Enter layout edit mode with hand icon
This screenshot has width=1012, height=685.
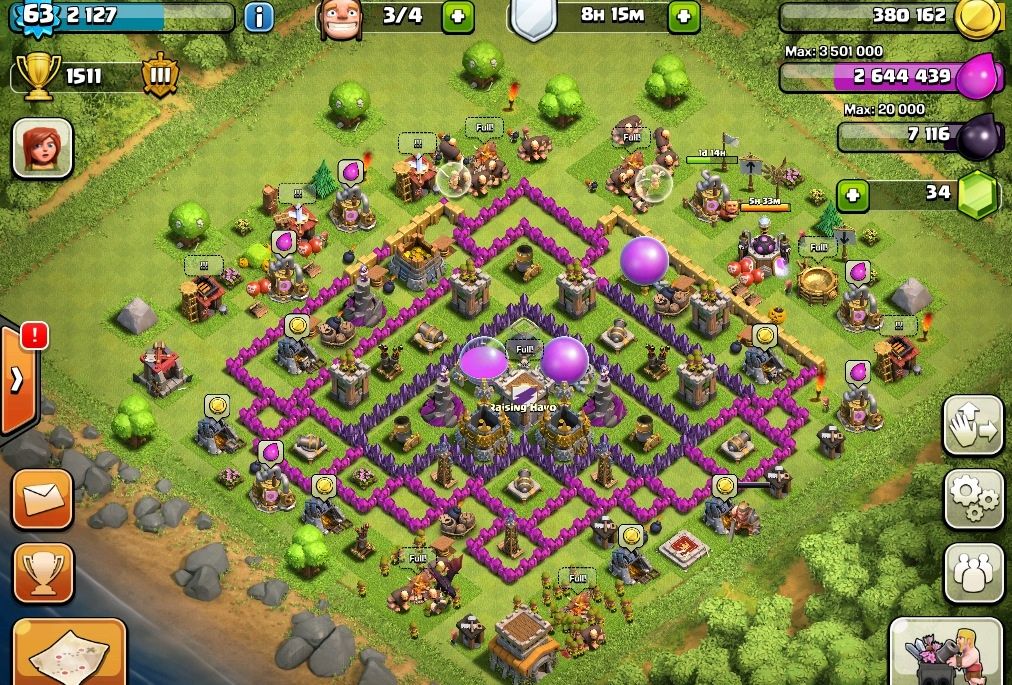point(973,426)
